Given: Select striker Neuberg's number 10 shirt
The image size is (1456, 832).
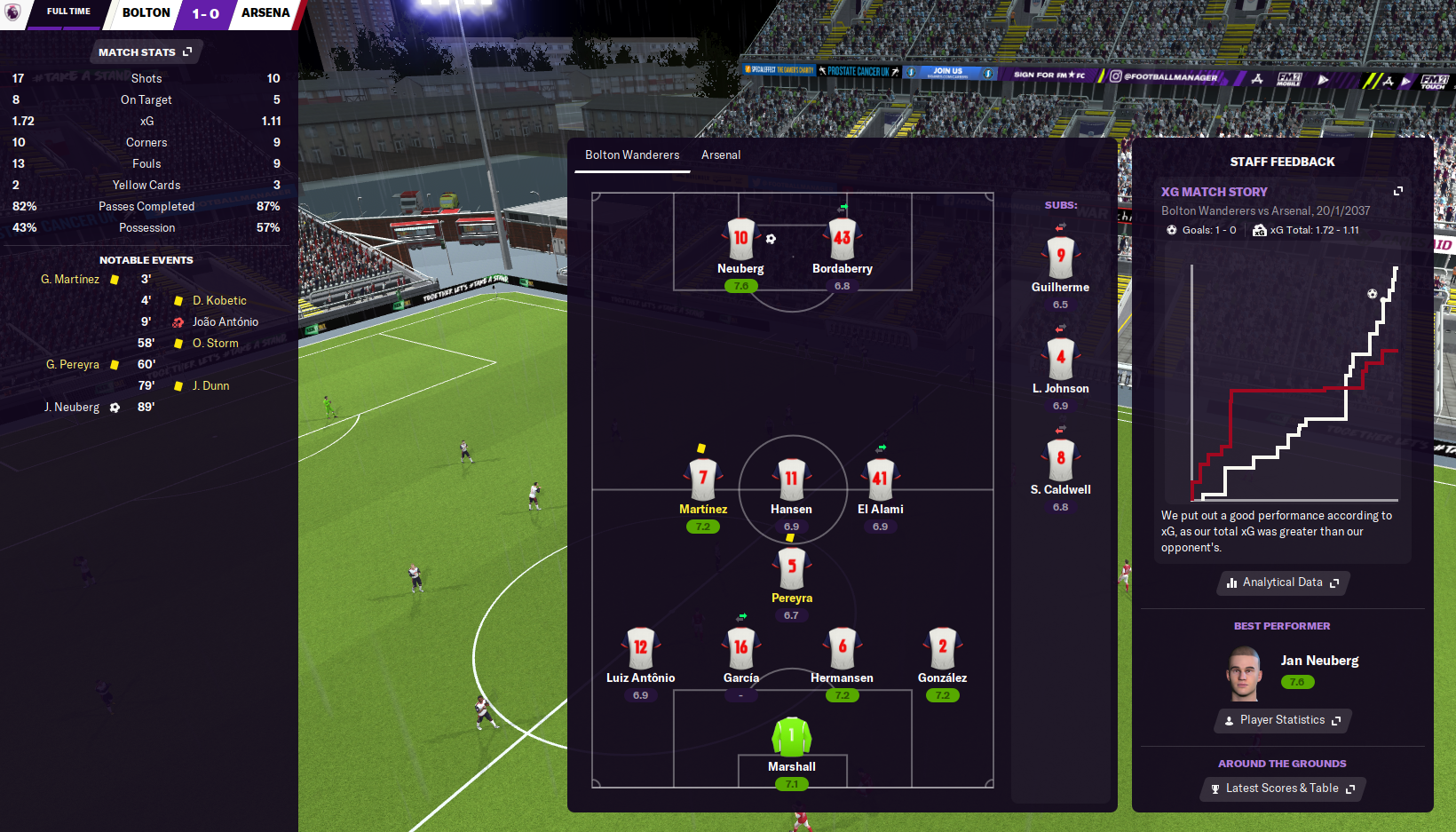Looking at the screenshot, I should pos(740,239).
